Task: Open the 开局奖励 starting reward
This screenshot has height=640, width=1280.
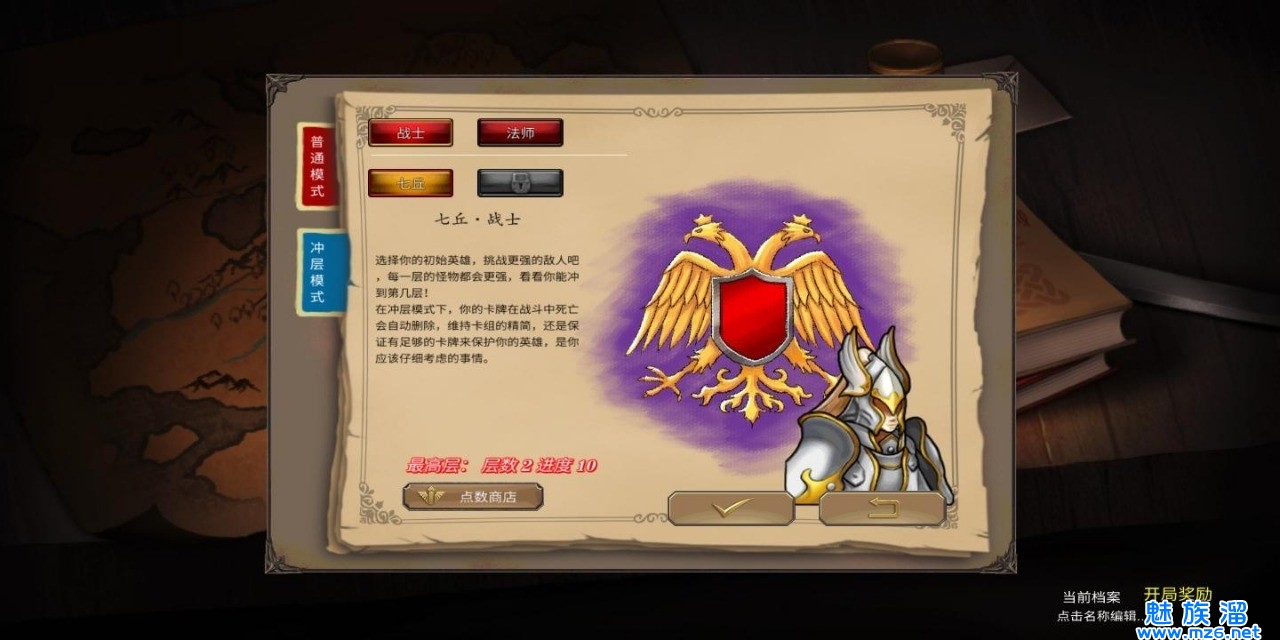Action: [x=1177, y=594]
